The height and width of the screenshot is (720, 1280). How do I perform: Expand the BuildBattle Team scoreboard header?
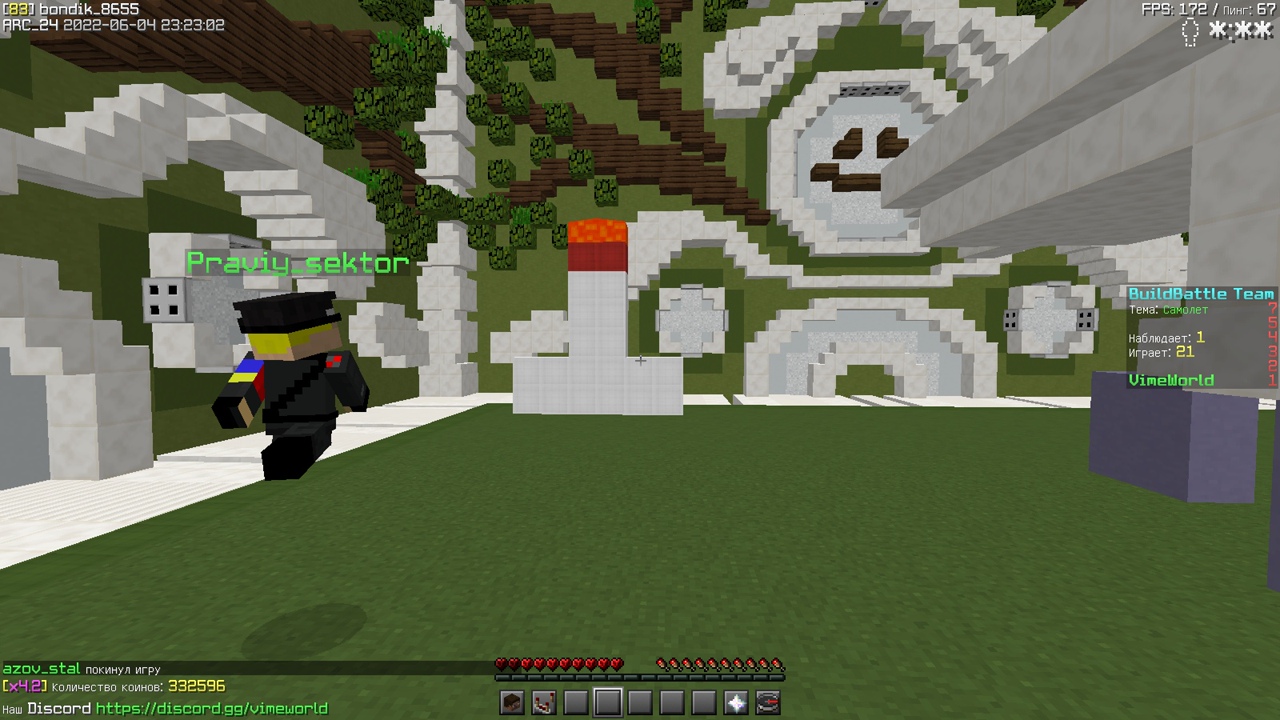click(1200, 293)
